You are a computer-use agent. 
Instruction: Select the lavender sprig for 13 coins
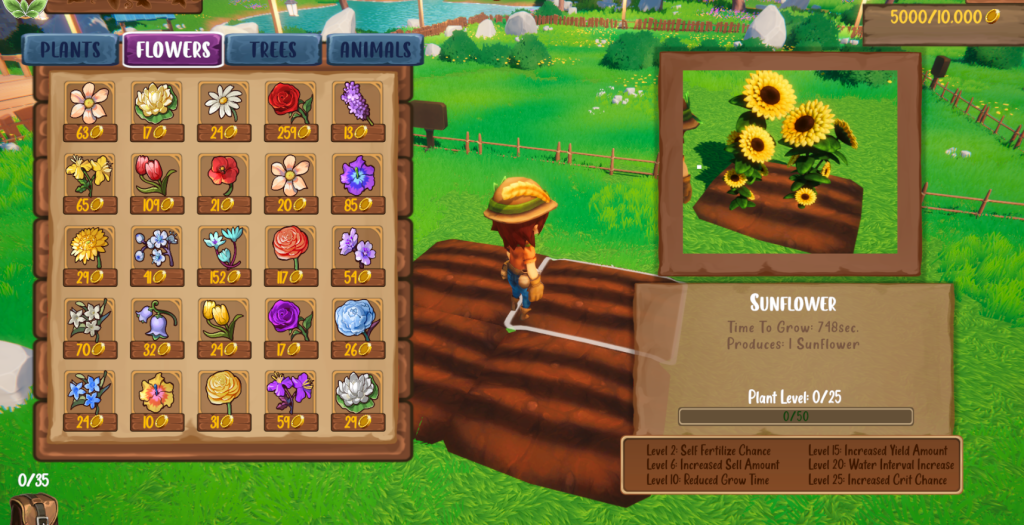(357, 109)
